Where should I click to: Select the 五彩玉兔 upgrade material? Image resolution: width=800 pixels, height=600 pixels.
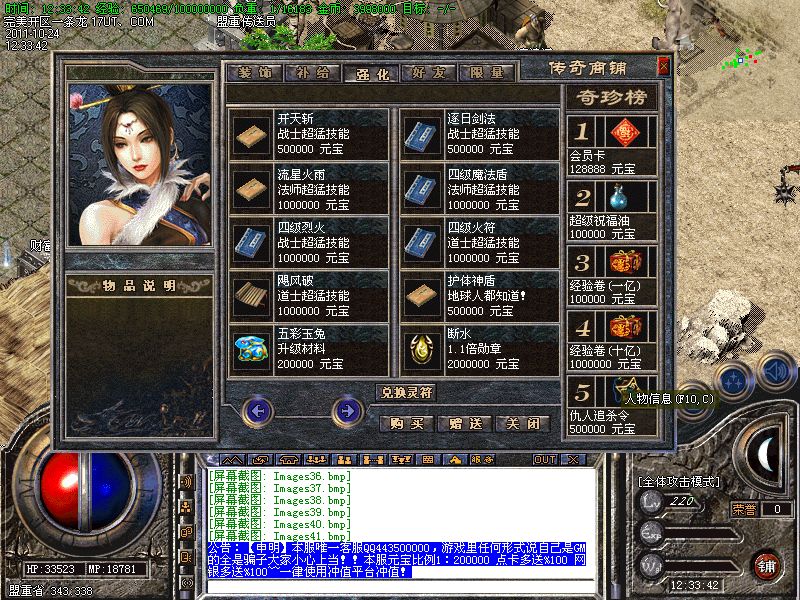click(253, 348)
